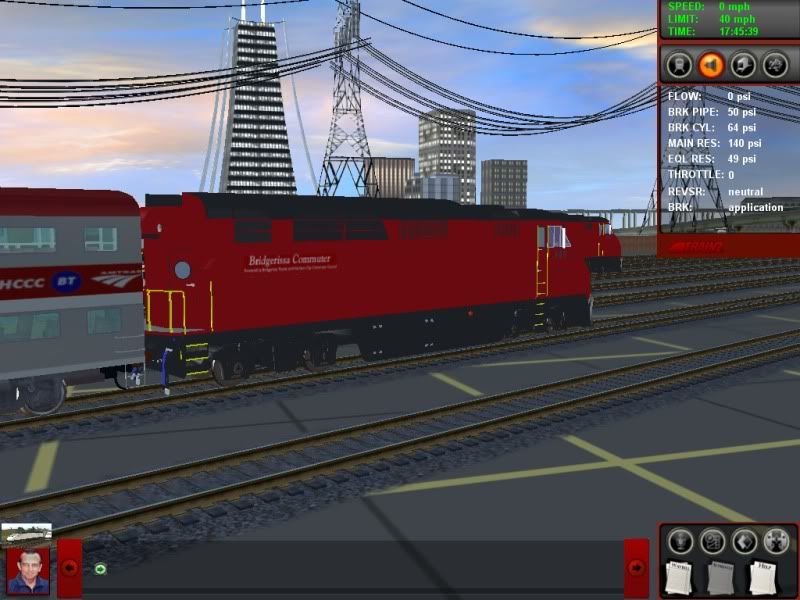Select the green arrow command icon

point(100,569)
